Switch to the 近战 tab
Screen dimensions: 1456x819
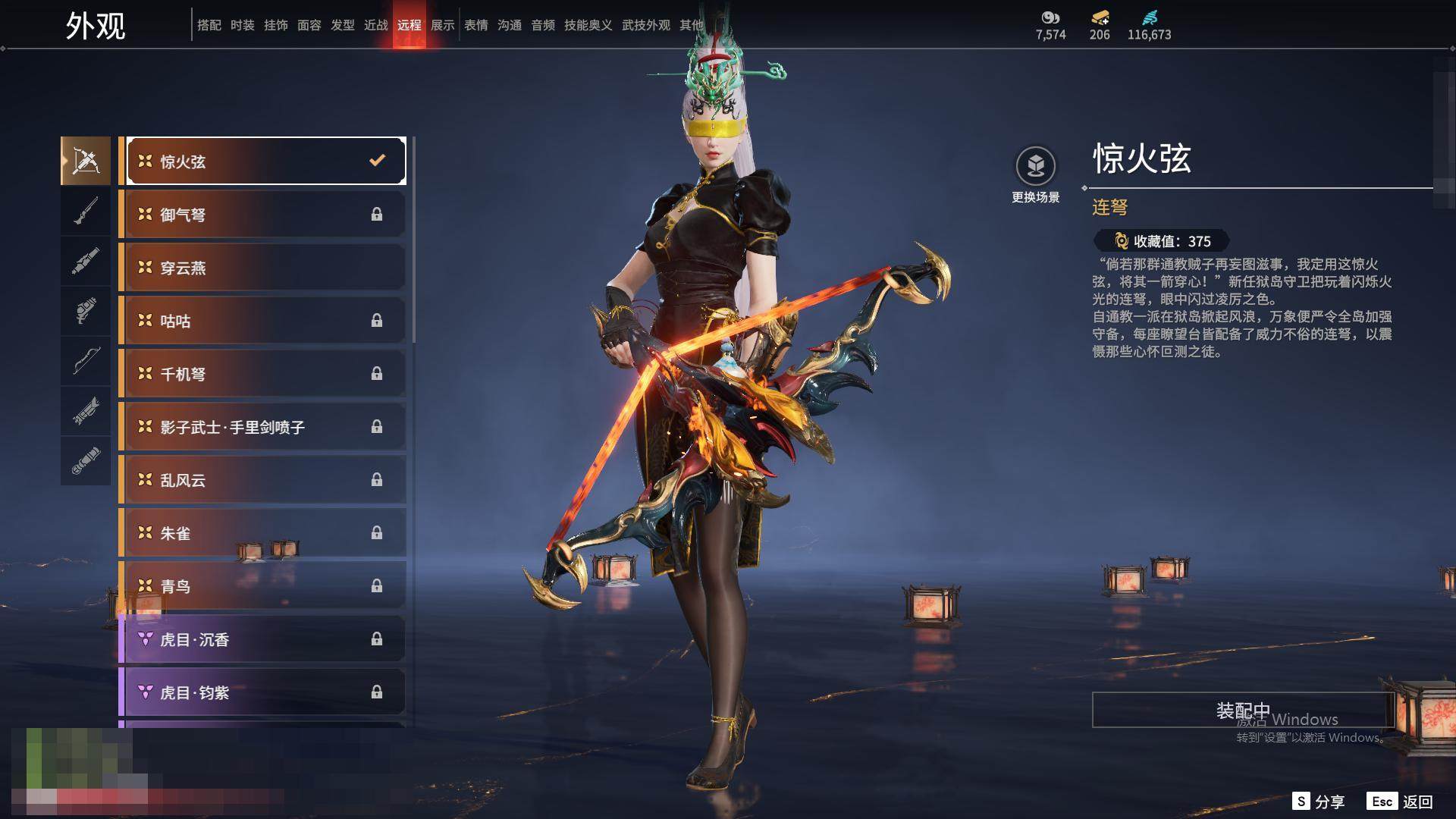(376, 25)
